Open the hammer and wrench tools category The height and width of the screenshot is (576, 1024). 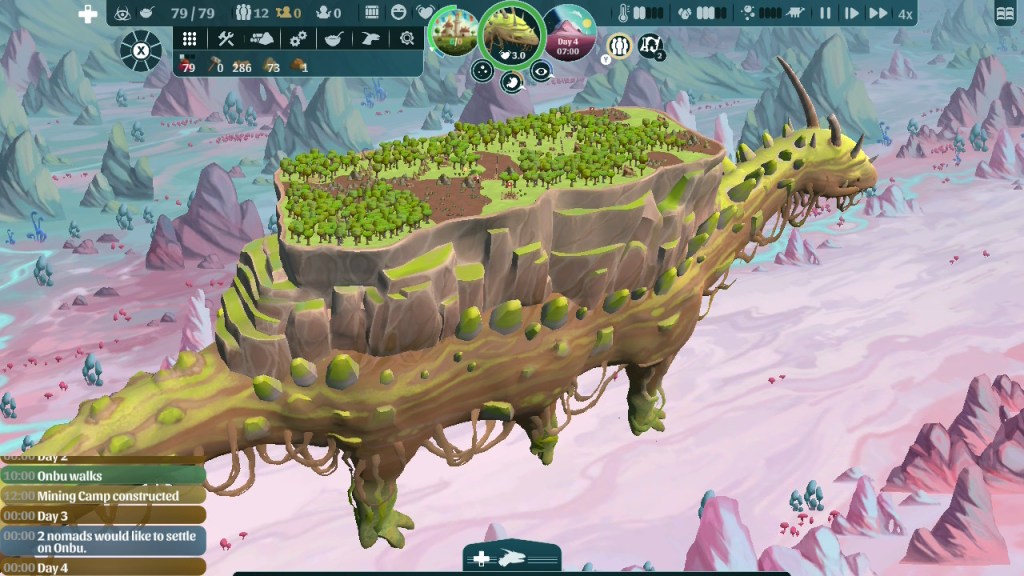225,38
